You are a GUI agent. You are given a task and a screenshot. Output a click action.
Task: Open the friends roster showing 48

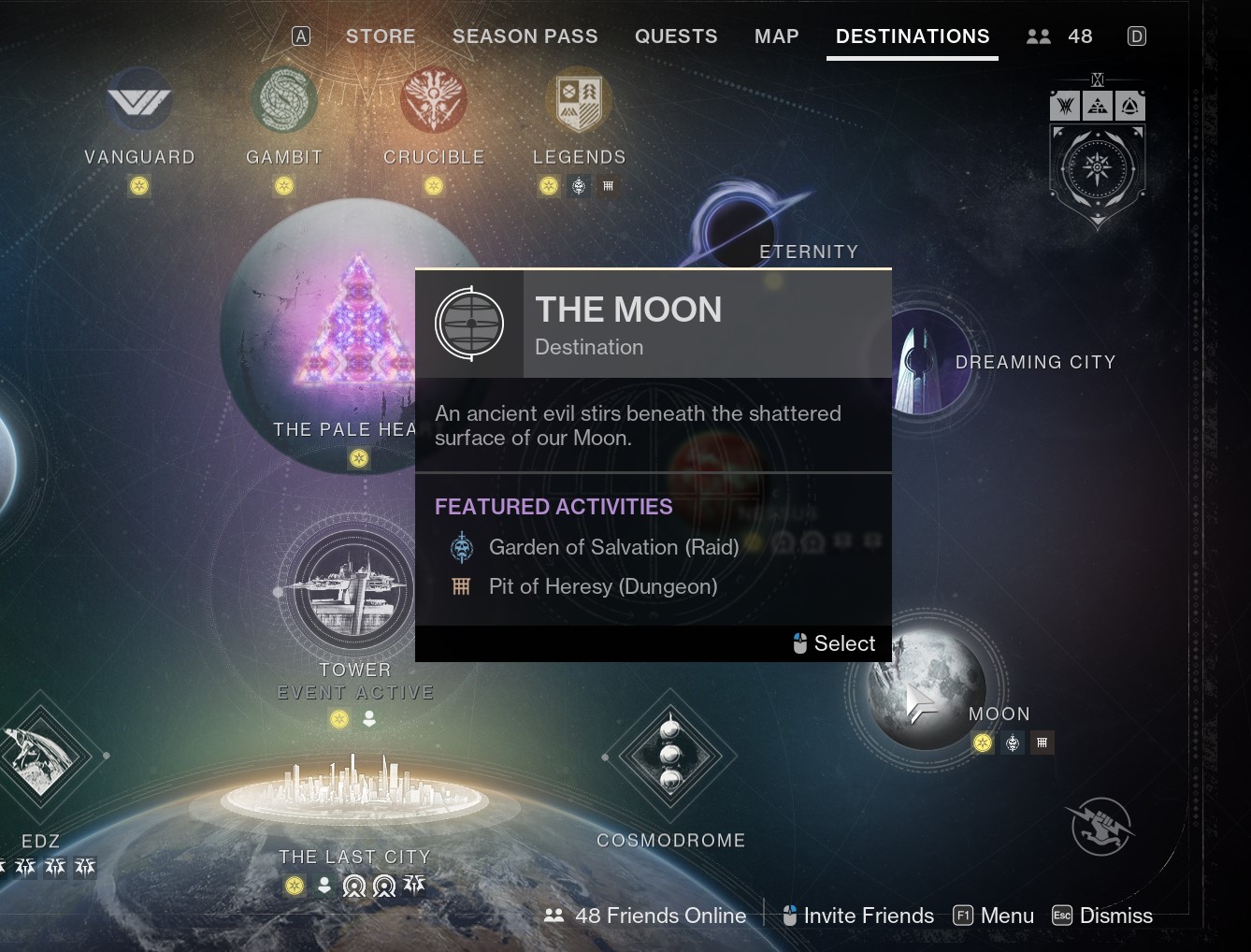pos(1059,36)
